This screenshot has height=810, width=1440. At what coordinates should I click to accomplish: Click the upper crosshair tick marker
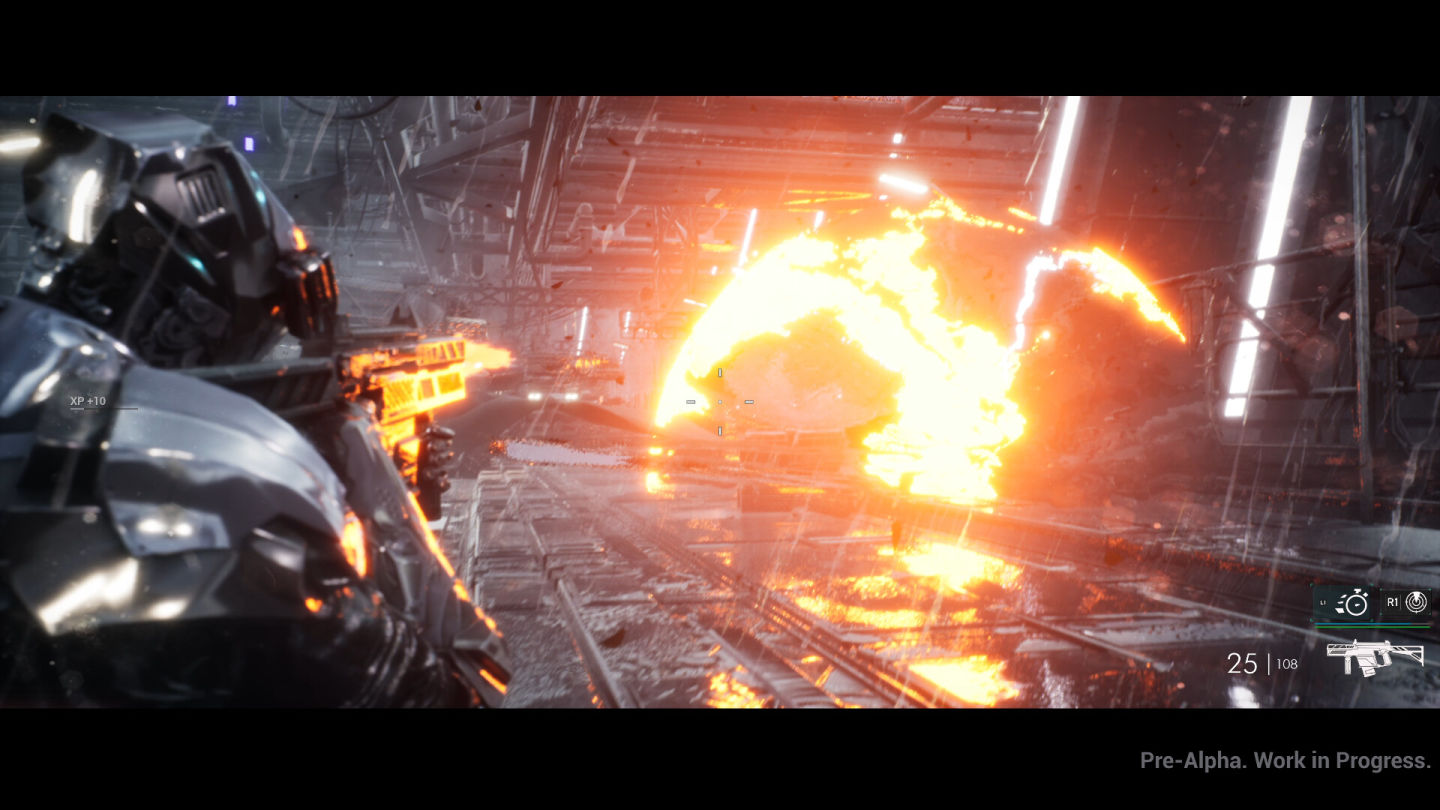(x=720, y=372)
